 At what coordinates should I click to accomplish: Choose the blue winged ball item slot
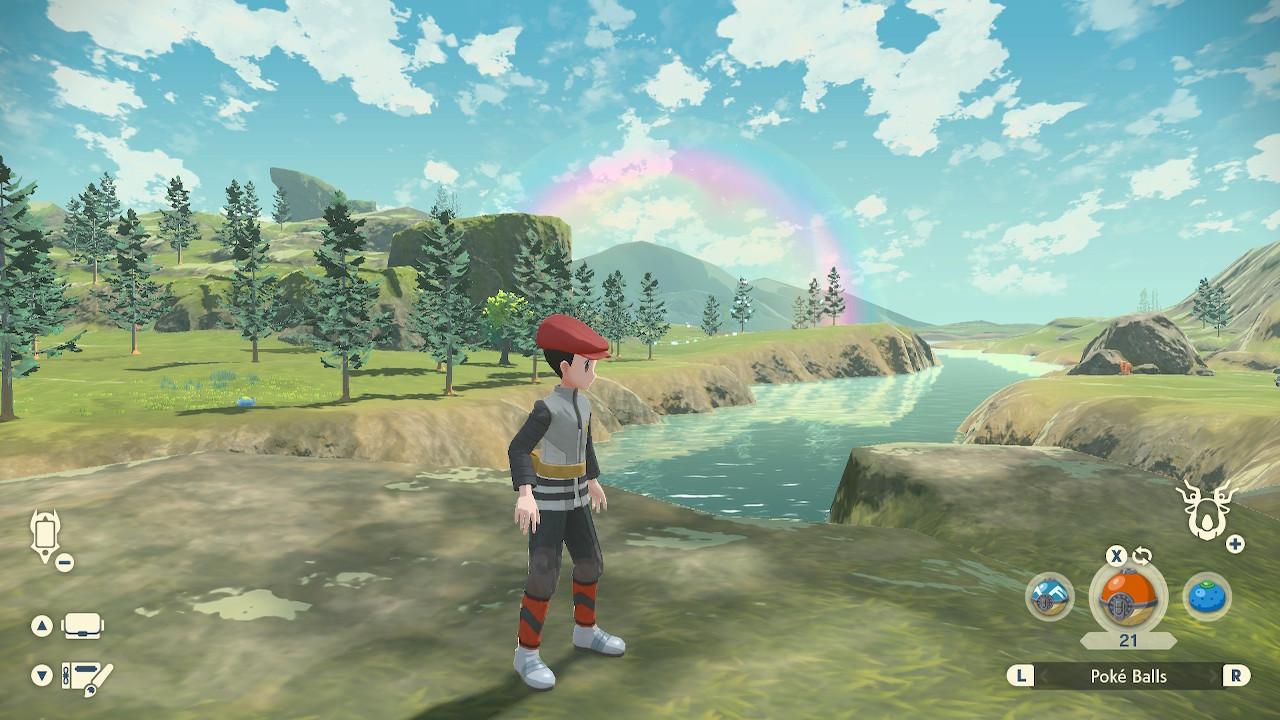[x=1049, y=597]
